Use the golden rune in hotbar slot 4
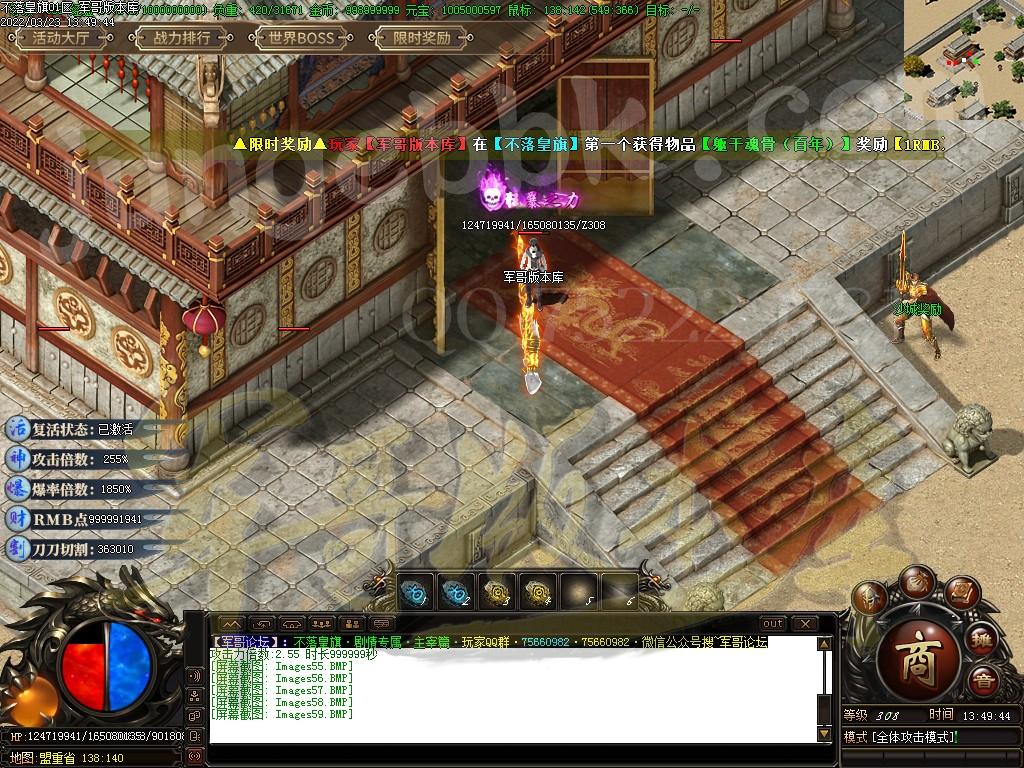Viewport: 1024px width, 768px height. coord(538,592)
